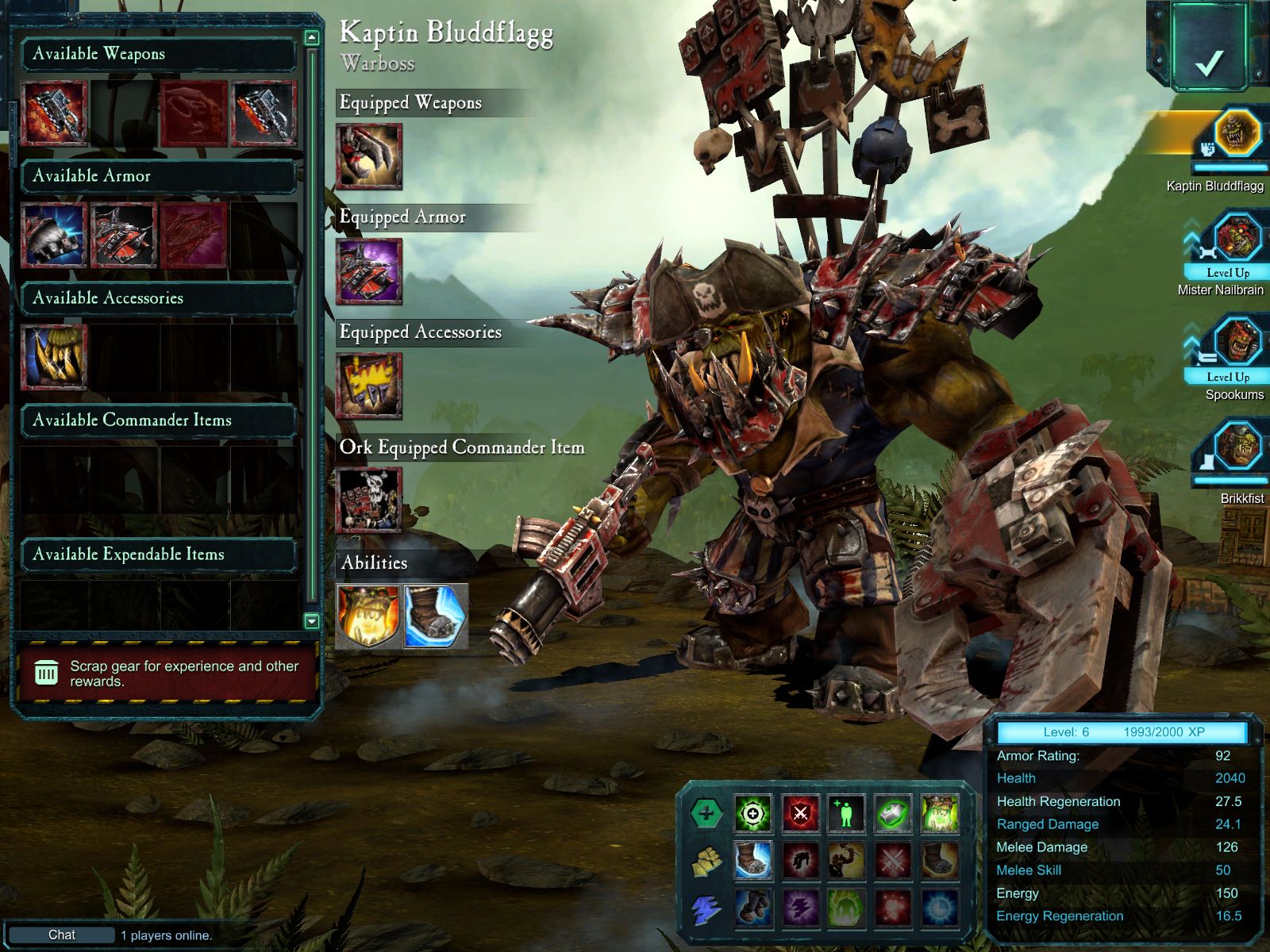
Task: Select the Kaptin Bluddflagg hero portrait
Action: point(1237,133)
